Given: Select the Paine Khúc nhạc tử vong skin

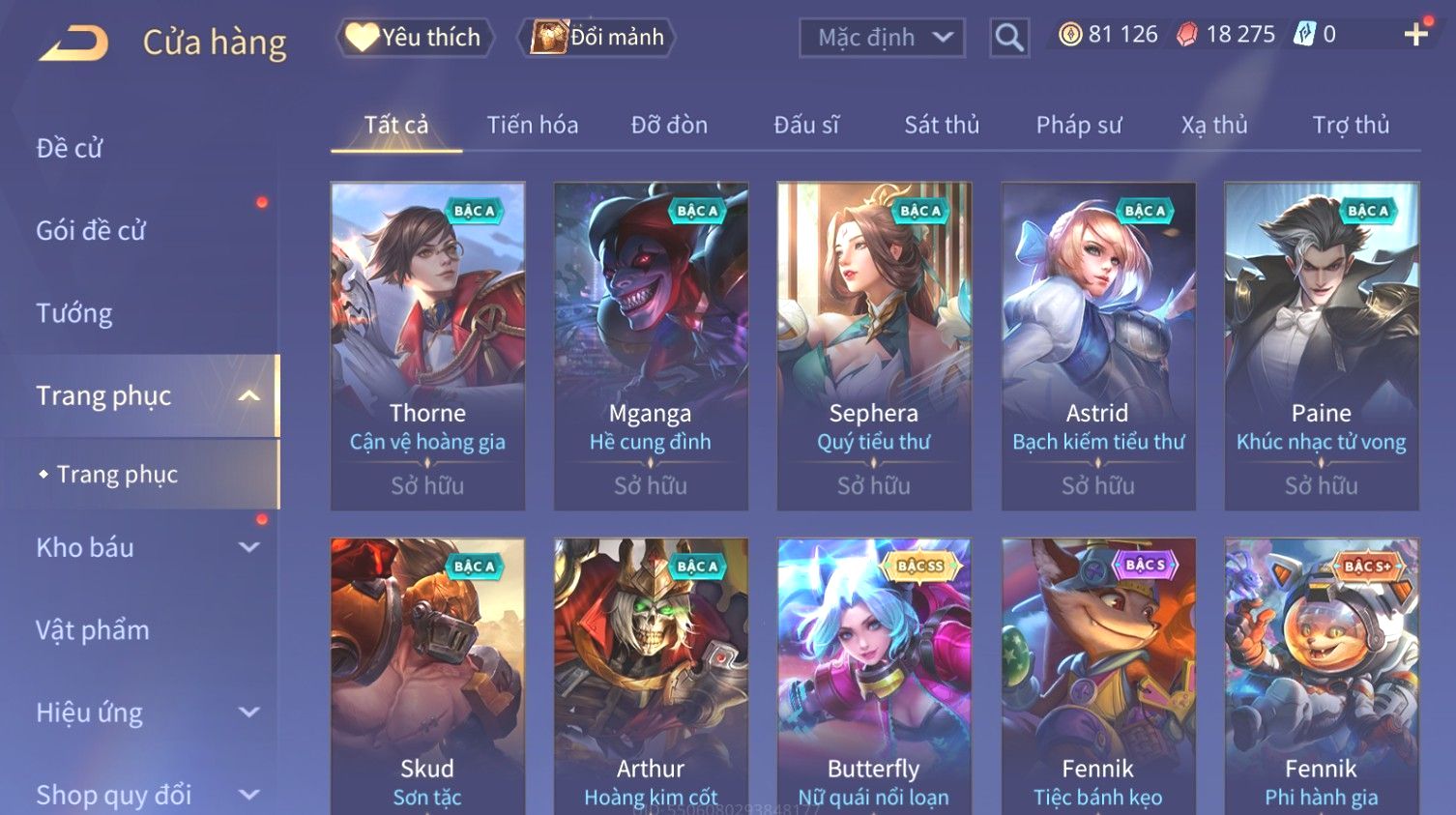Looking at the screenshot, I should (1321, 345).
